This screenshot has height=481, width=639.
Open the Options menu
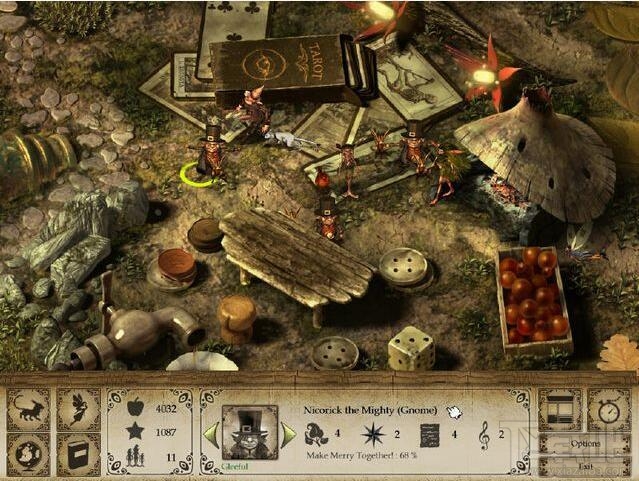click(x=586, y=443)
